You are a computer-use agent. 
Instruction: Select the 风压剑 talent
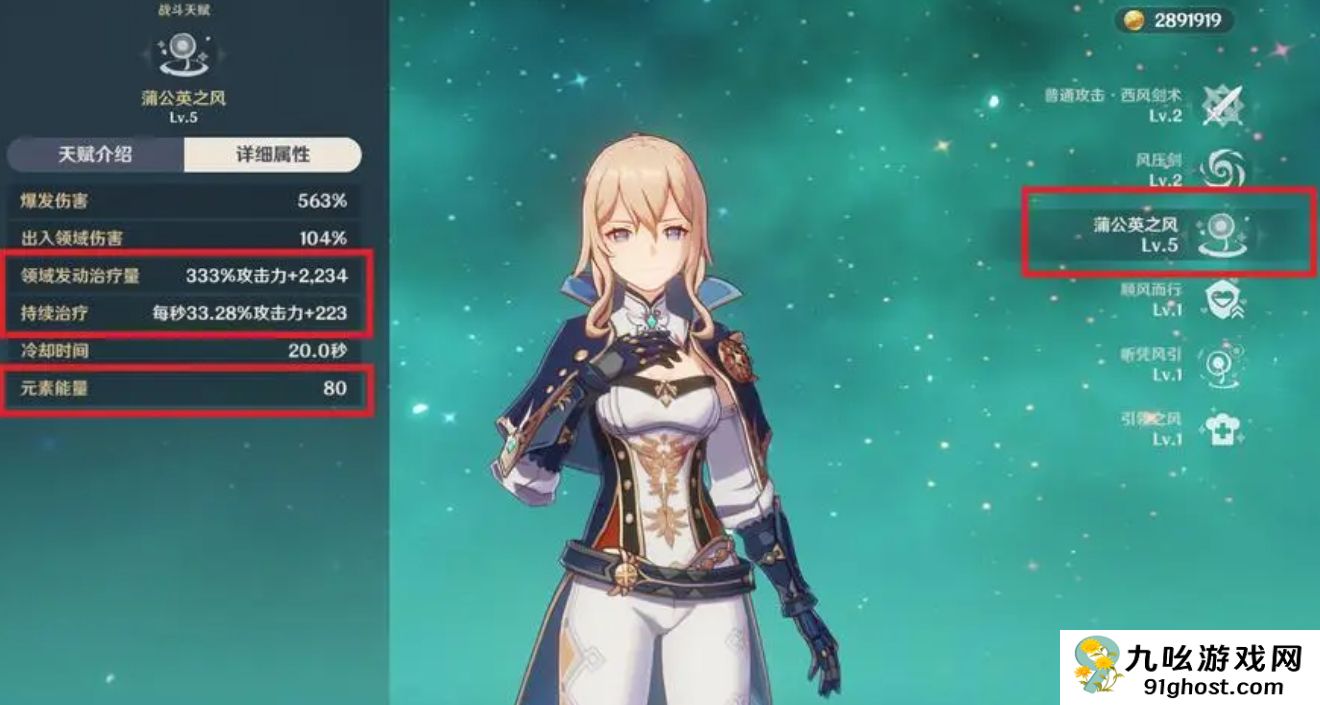point(1220,169)
